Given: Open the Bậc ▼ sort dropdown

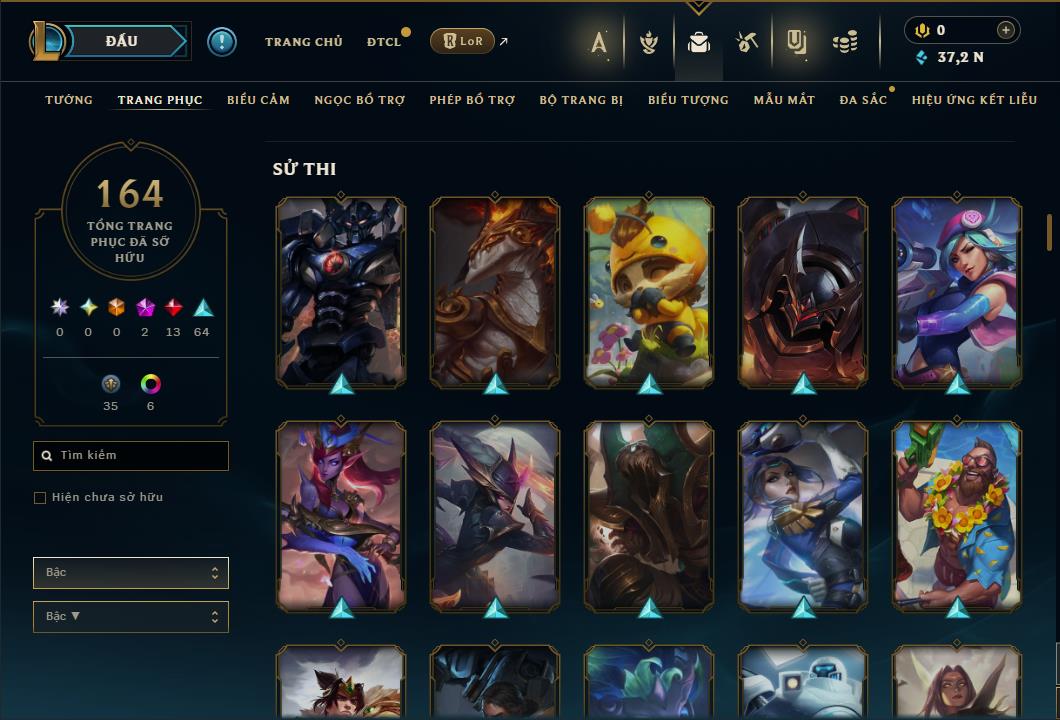Looking at the screenshot, I should pyautogui.click(x=131, y=617).
